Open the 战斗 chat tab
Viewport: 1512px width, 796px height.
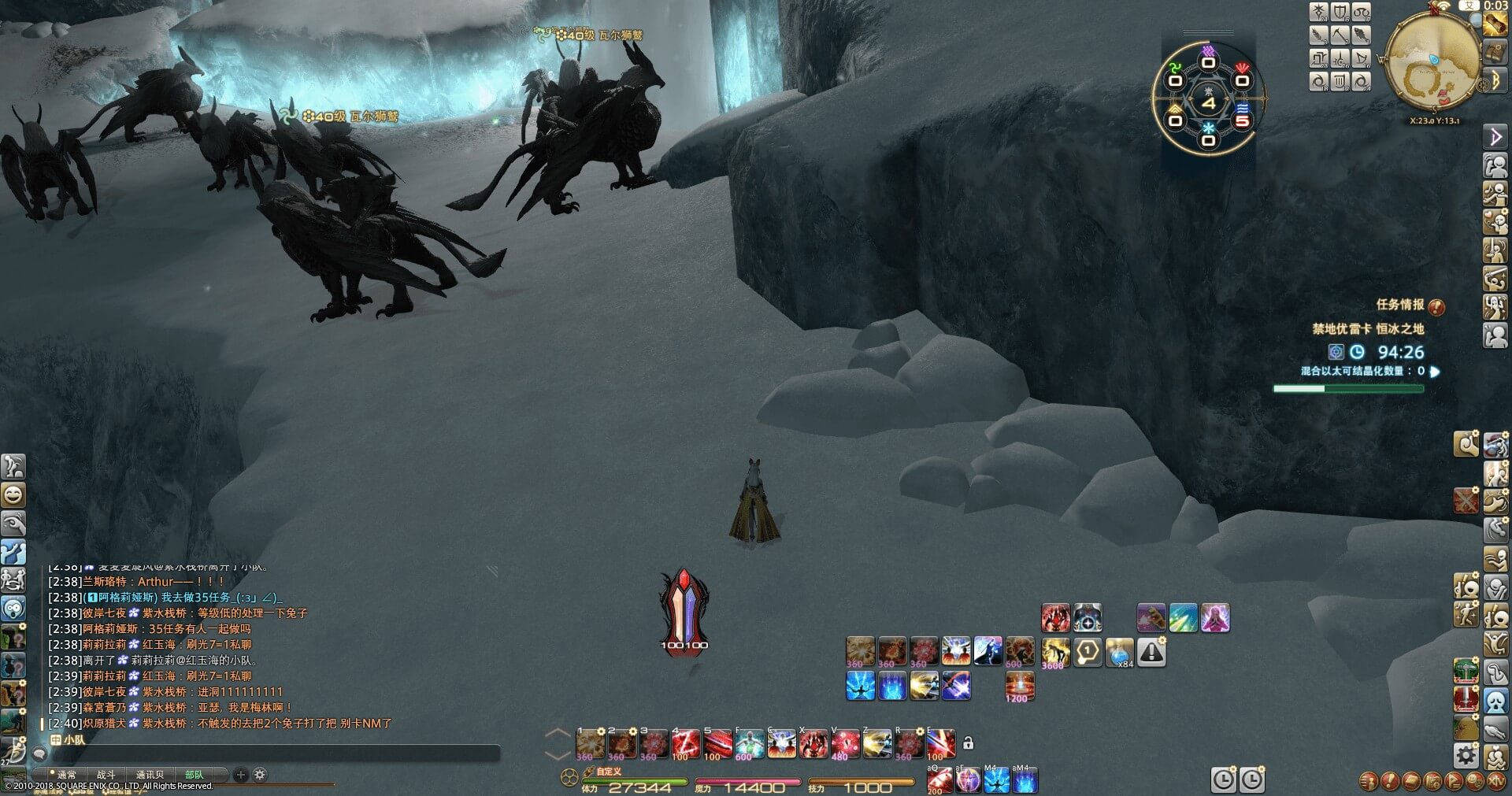106,776
